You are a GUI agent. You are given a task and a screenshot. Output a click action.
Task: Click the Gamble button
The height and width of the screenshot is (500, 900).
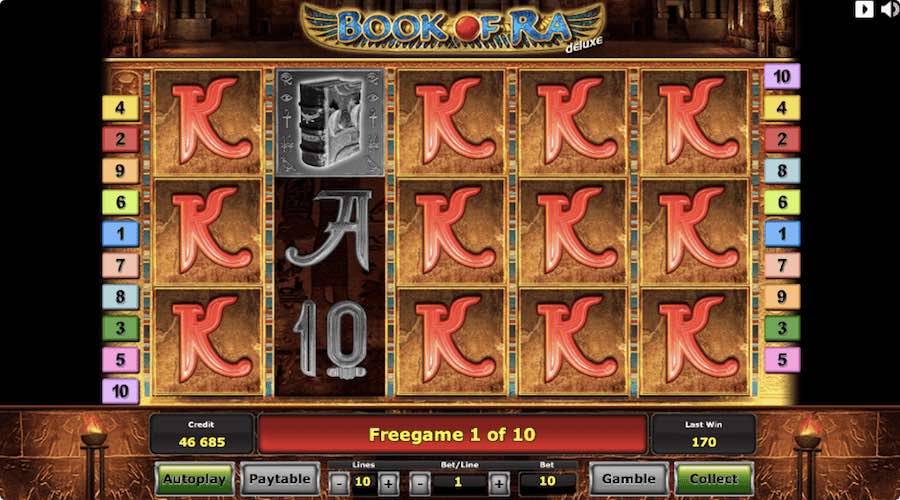click(x=629, y=479)
